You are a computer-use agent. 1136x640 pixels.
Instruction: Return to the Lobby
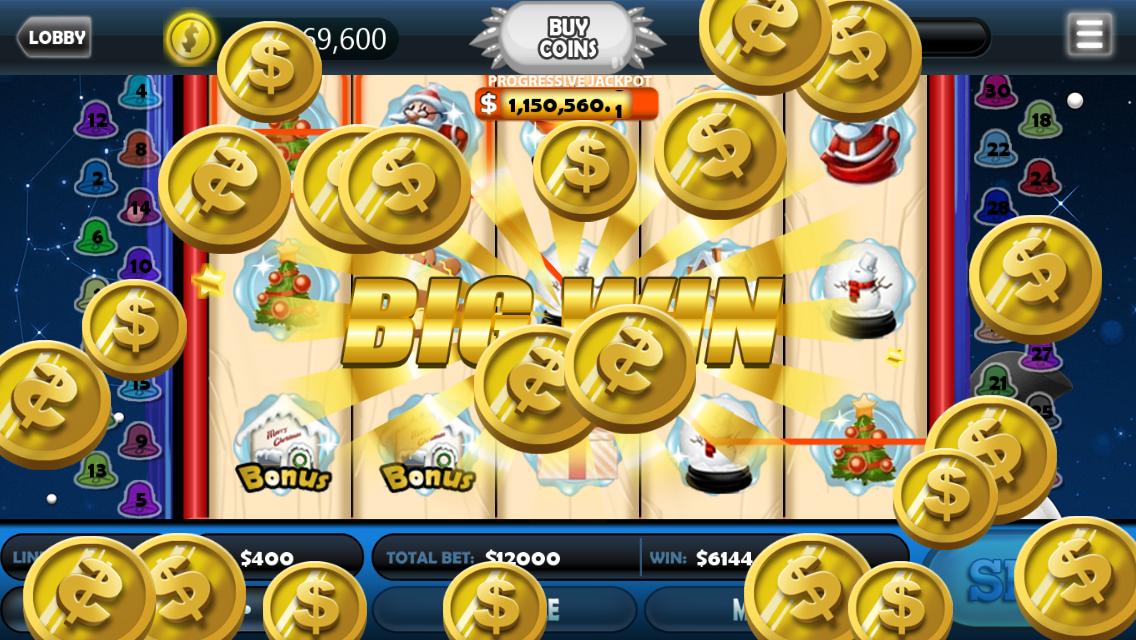pyautogui.click(x=54, y=38)
